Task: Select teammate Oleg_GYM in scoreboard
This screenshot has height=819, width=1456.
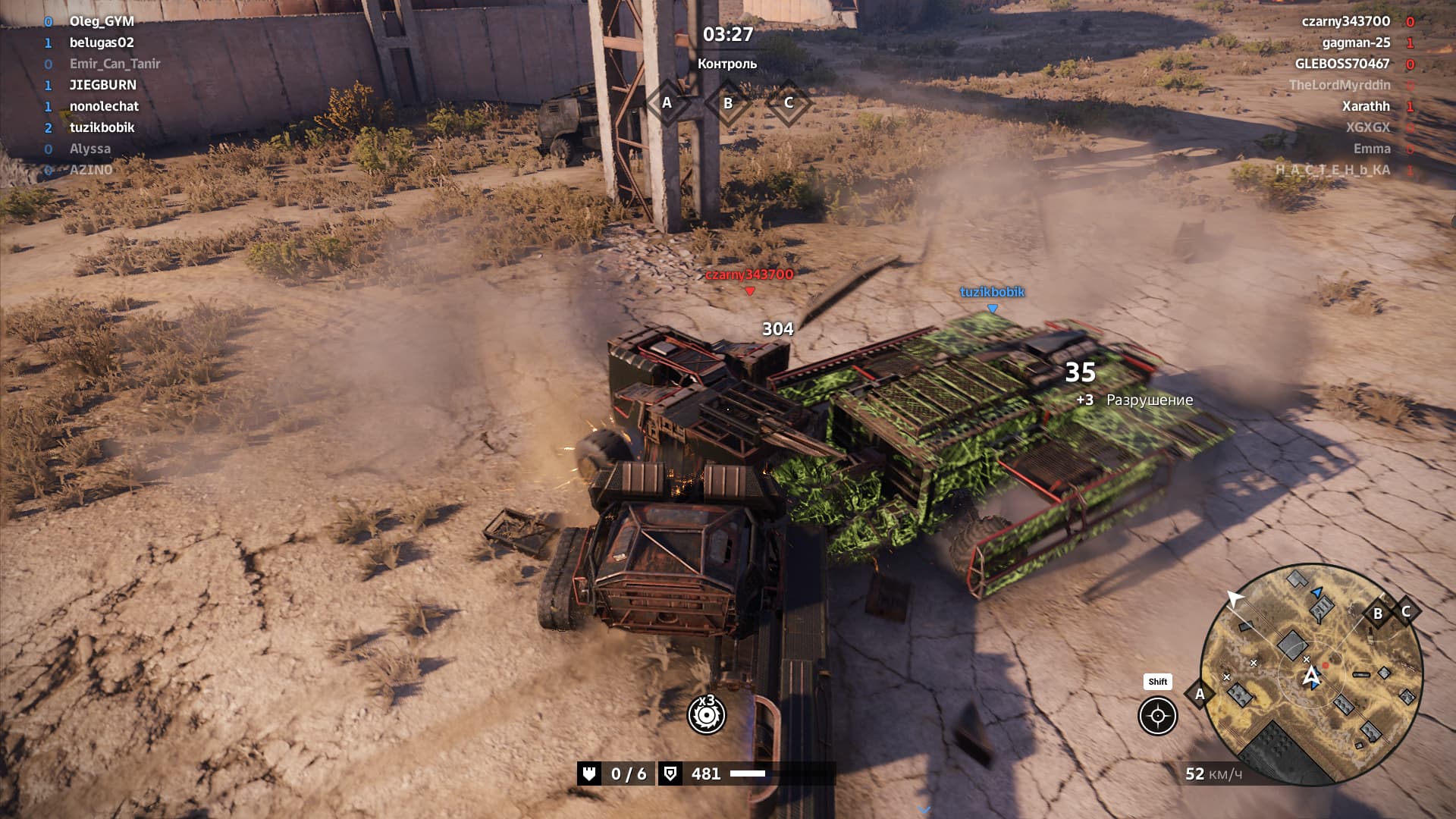Action: click(102, 21)
